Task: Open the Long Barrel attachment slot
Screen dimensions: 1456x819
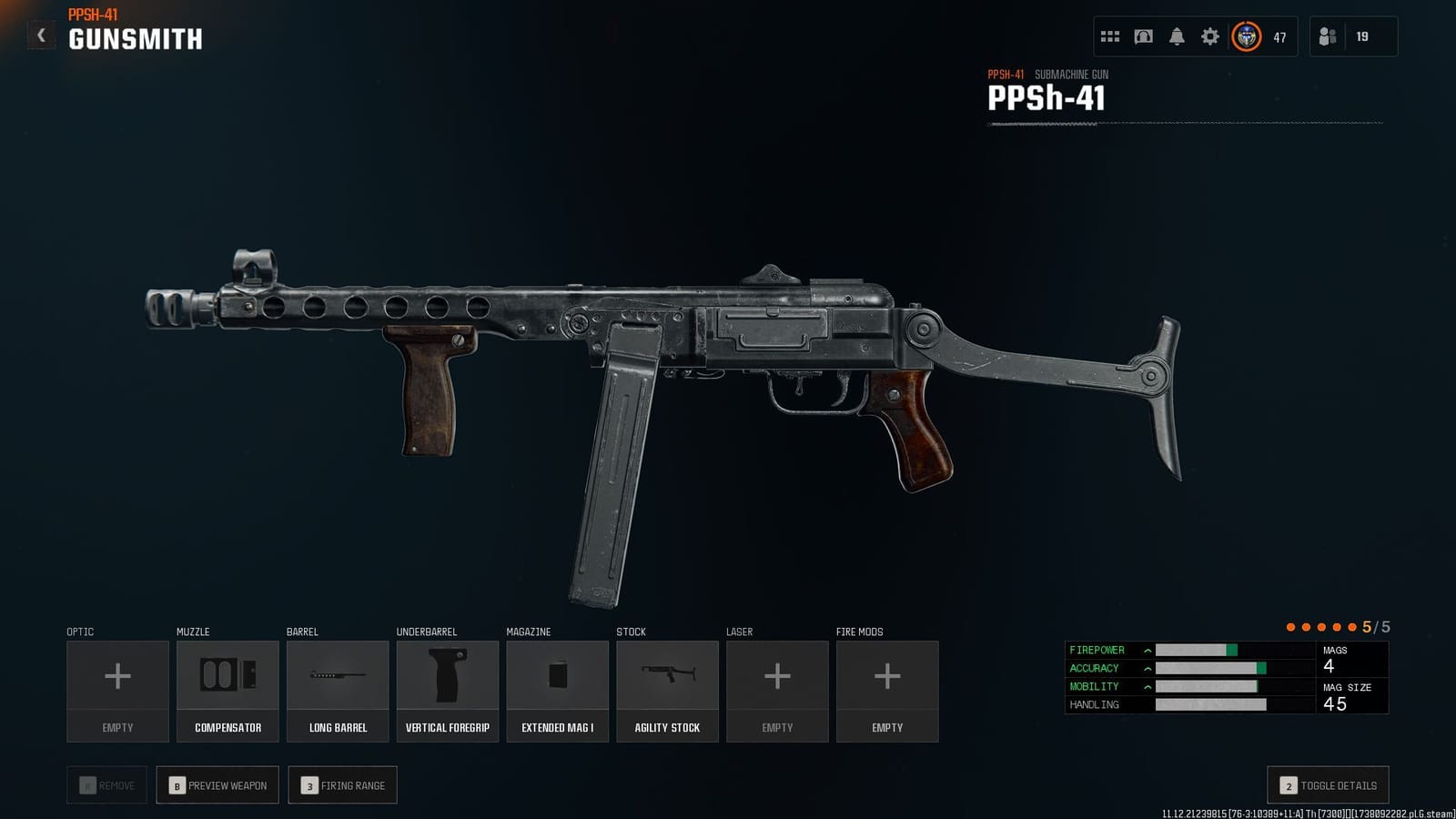Action: tap(337, 689)
